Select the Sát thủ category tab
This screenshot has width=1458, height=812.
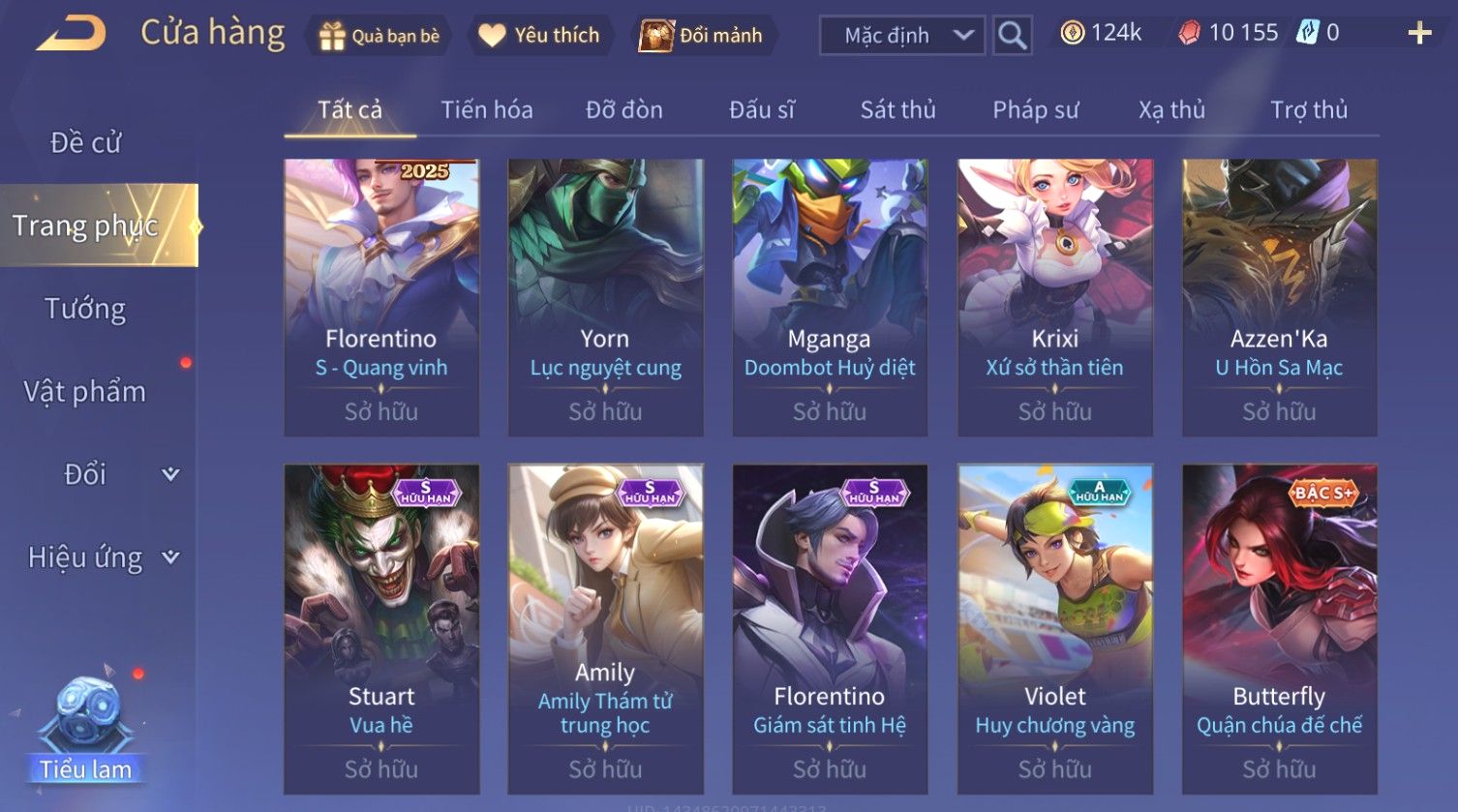point(897,110)
